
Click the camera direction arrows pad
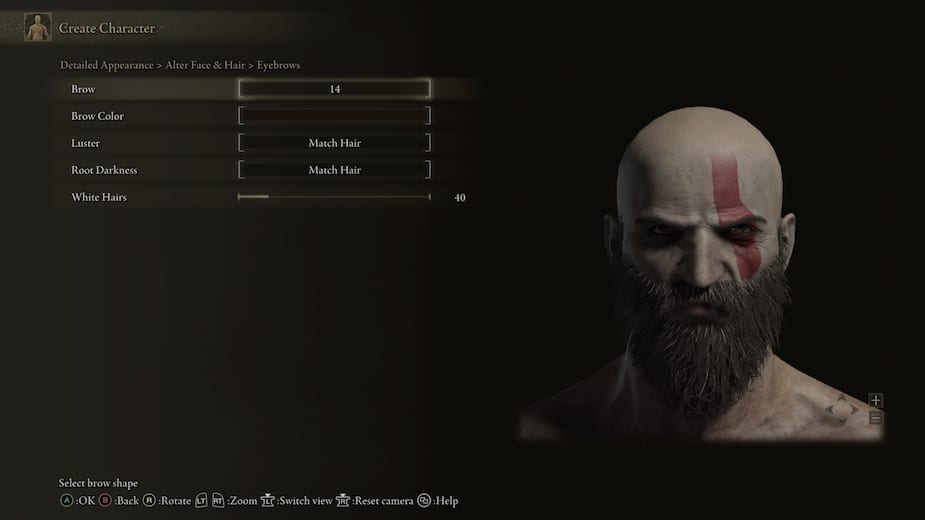(x=841, y=410)
